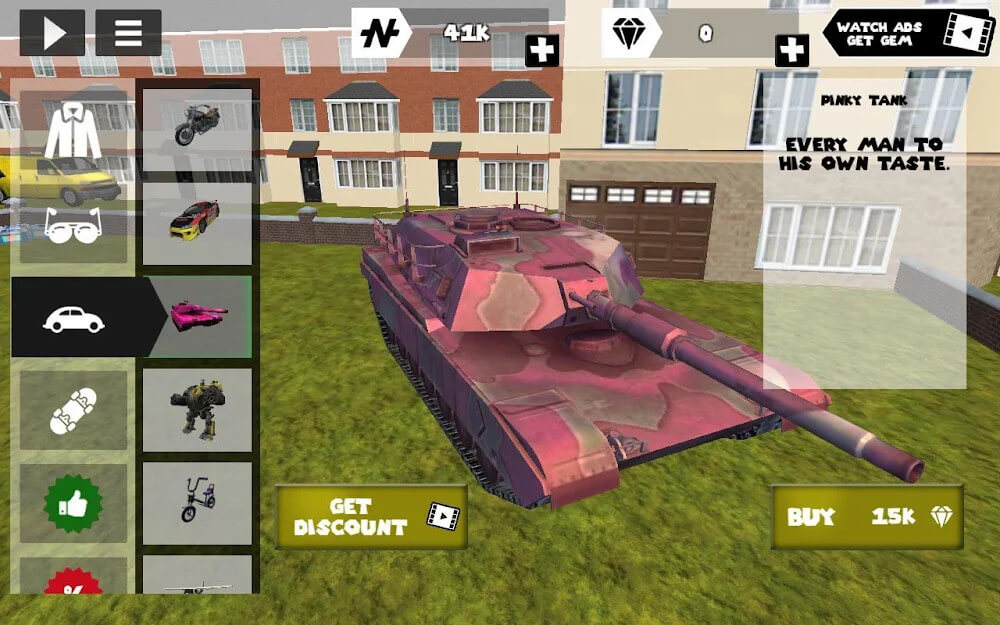
Task: Select the pink tank thumbnail
Action: tap(198, 316)
